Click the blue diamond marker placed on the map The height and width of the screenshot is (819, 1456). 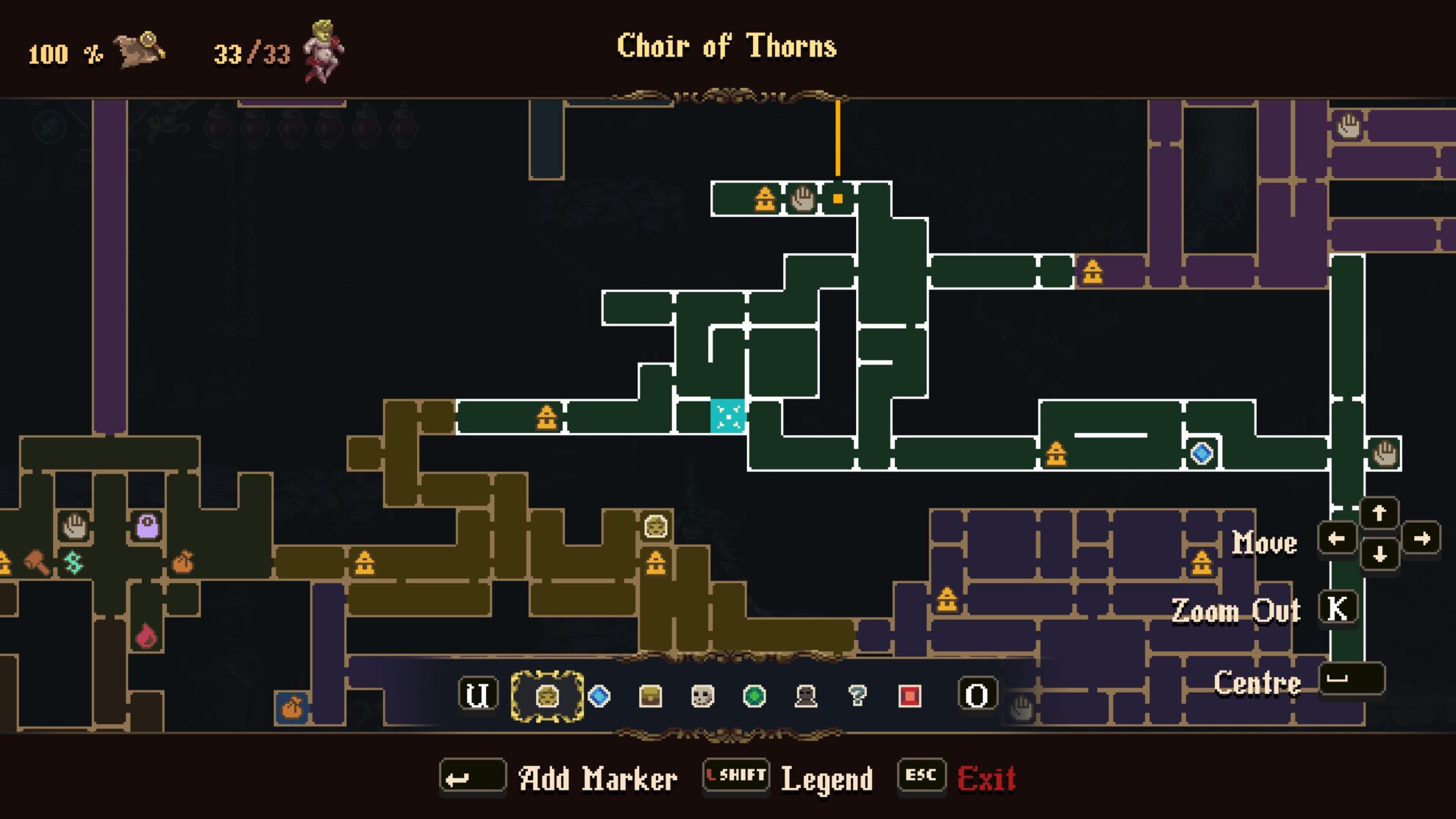point(1202,453)
